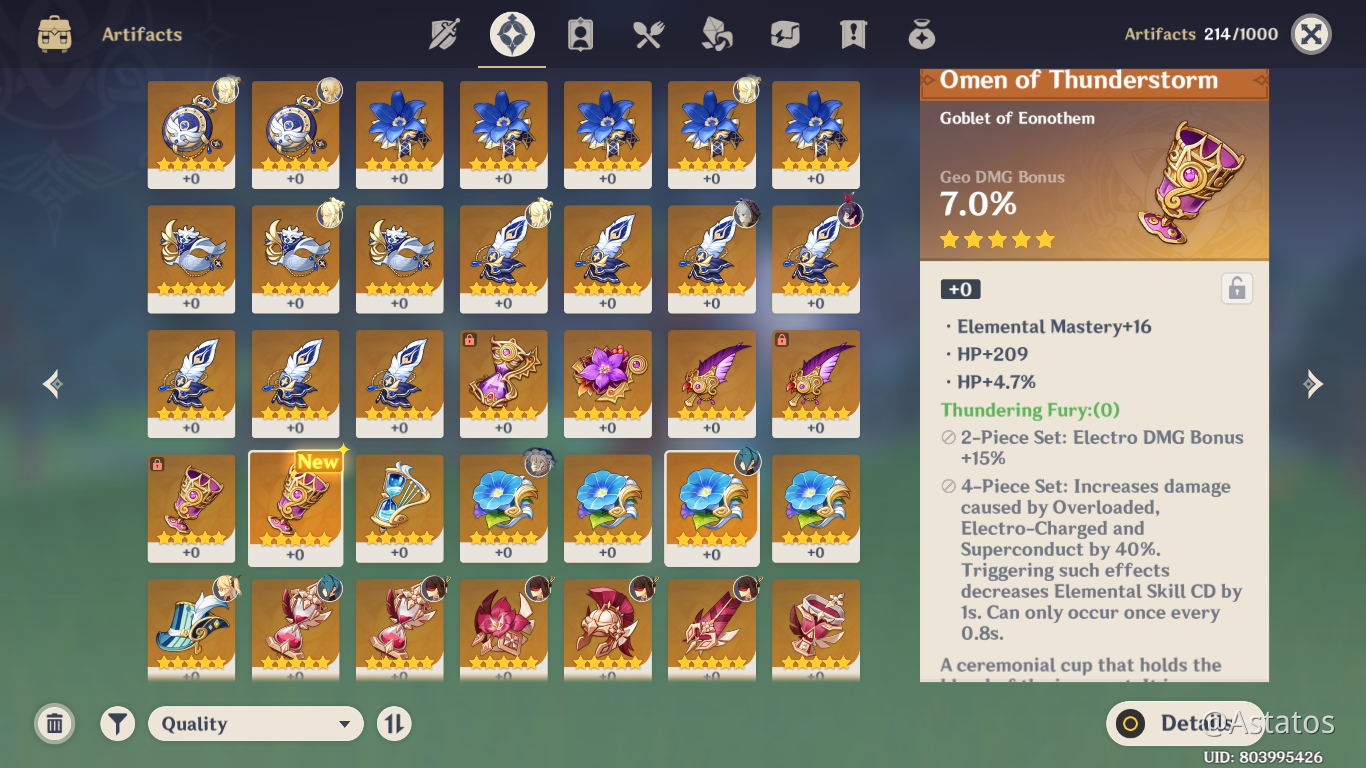The image size is (1366, 768).
Task: Open the Gadgets inventory tab
Action: pos(783,33)
